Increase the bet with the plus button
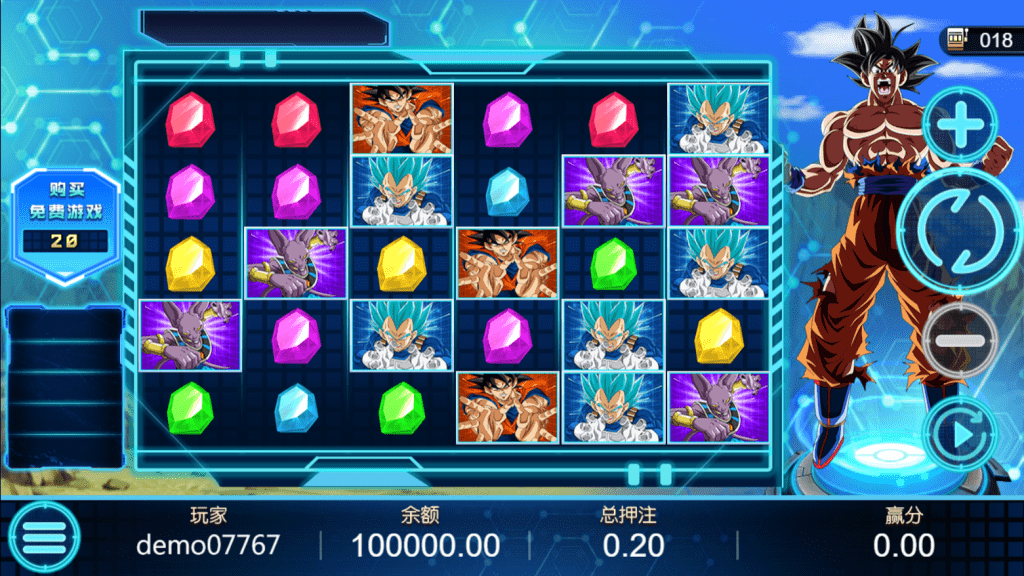This screenshot has width=1024, height=576. [959, 126]
